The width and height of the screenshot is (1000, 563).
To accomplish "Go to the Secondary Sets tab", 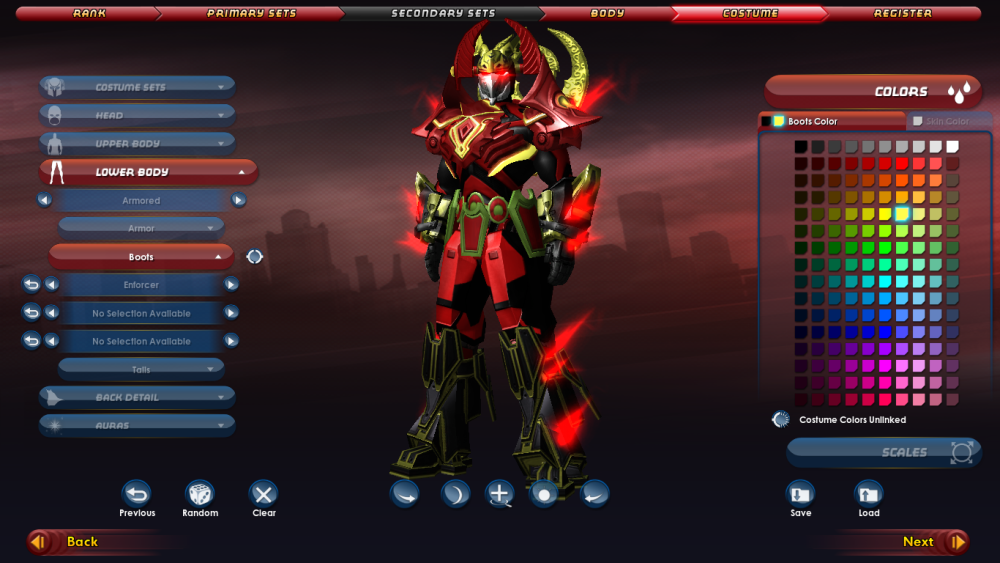I will point(443,14).
